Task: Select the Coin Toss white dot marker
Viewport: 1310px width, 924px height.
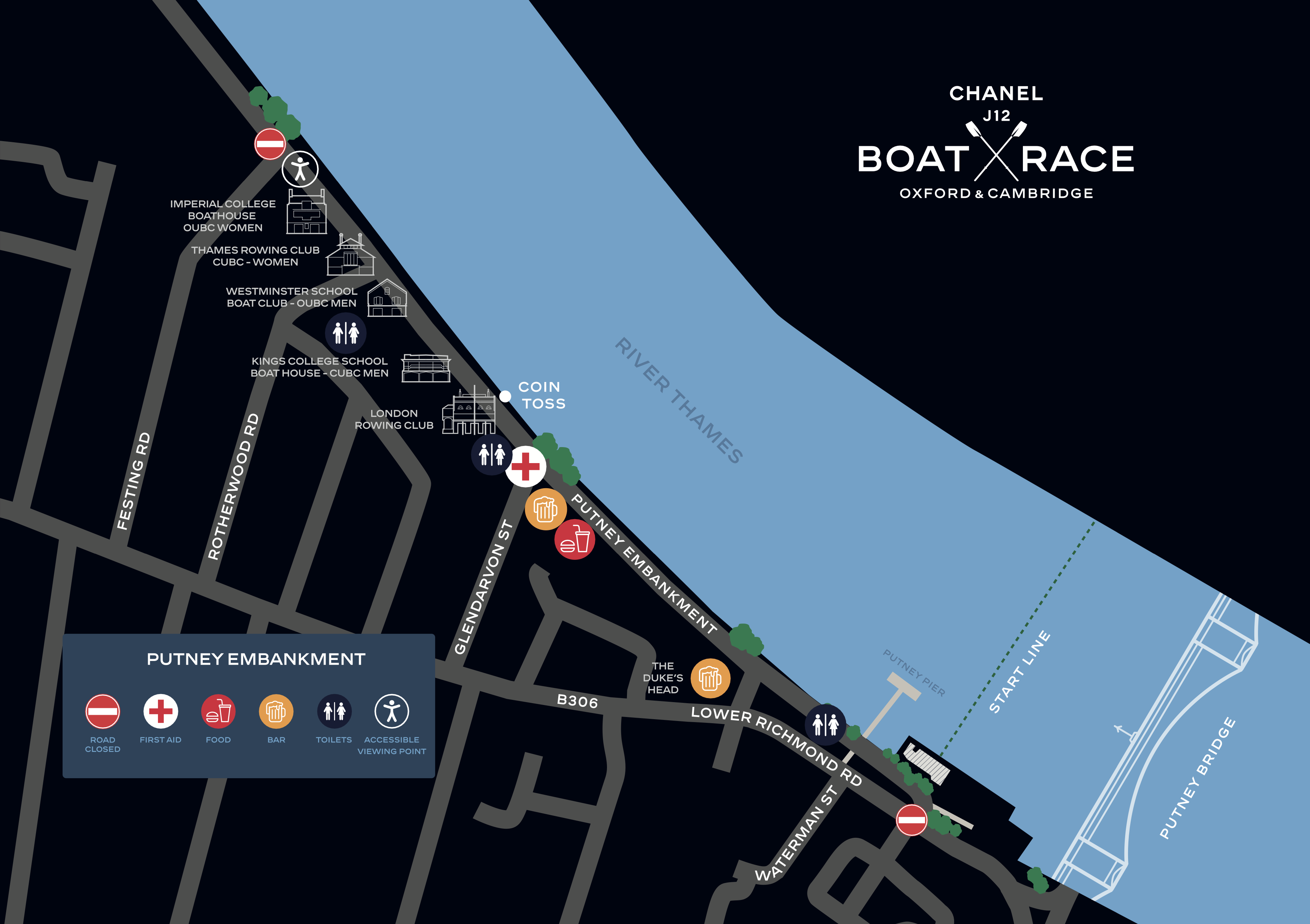Action: pyautogui.click(x=505, y=396)
